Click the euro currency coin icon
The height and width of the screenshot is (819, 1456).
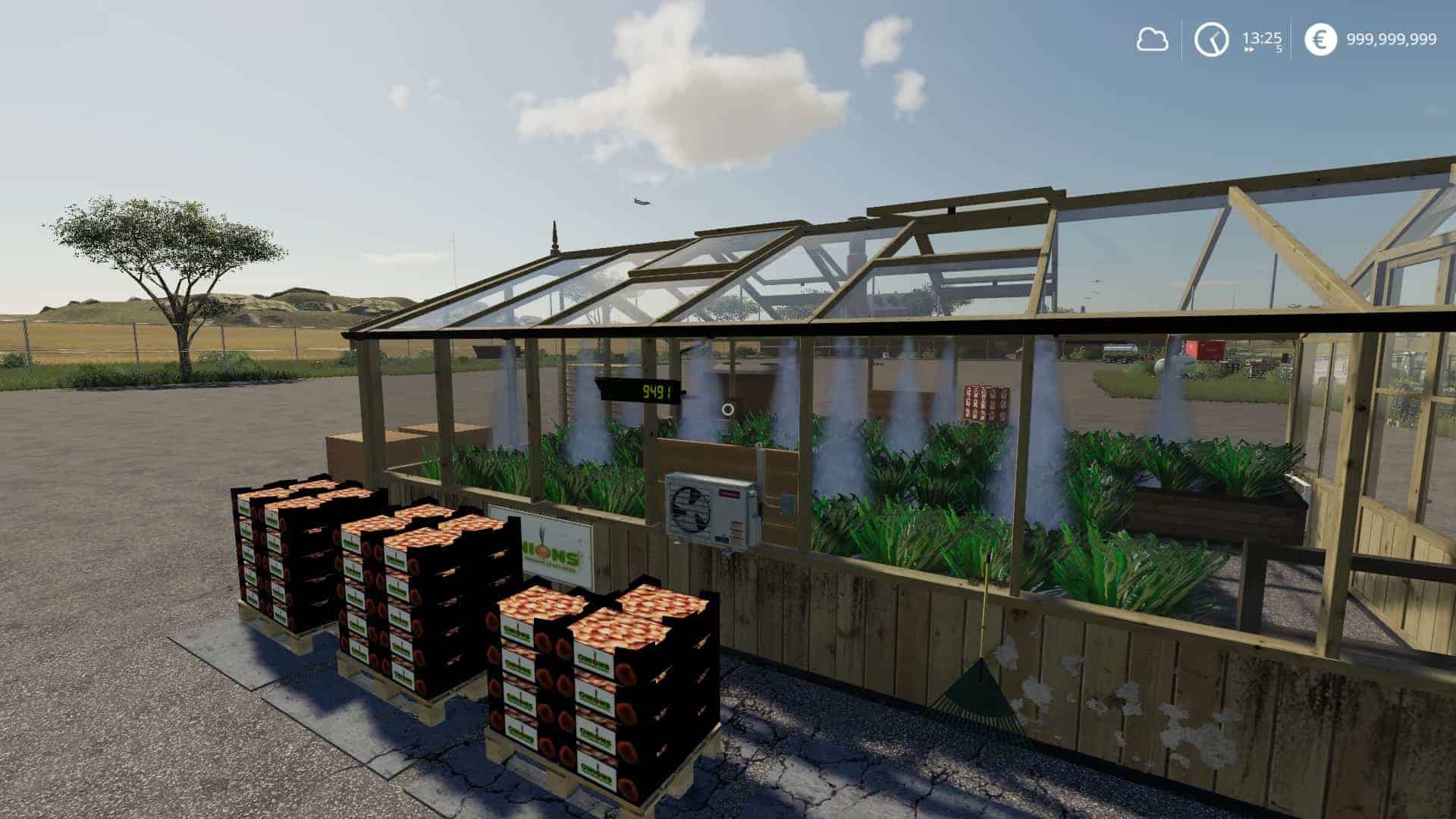tap(1319, 39)
